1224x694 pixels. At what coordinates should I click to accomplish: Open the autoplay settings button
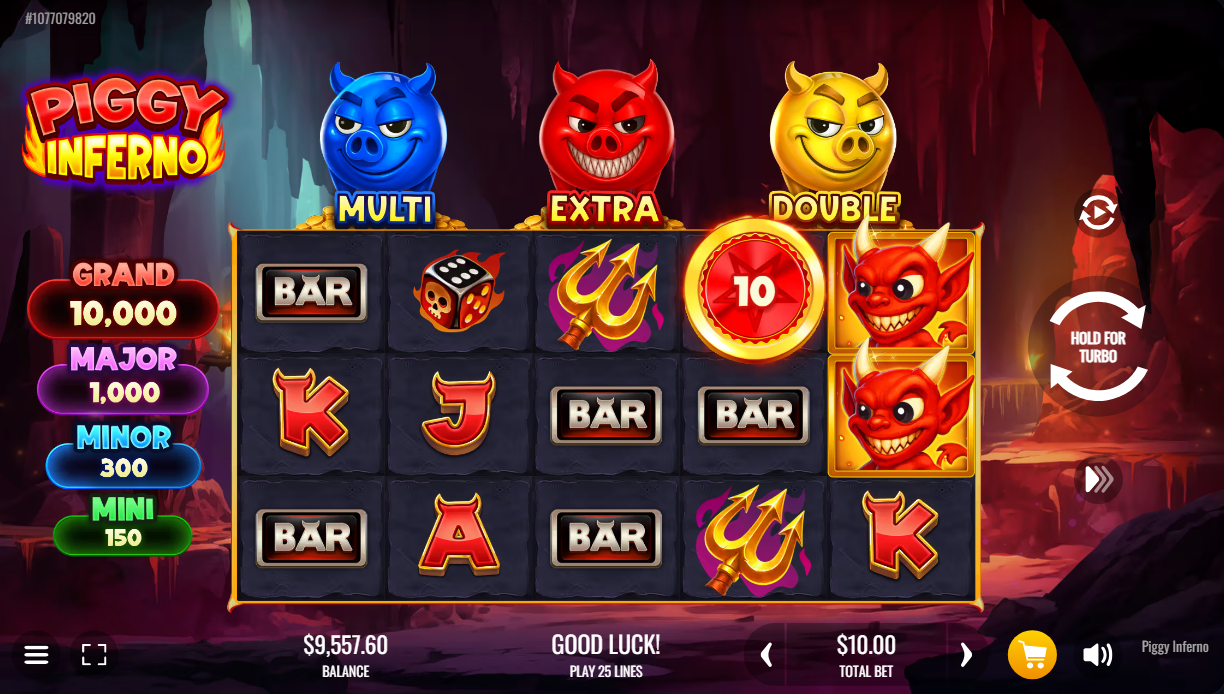point(1097,213)
